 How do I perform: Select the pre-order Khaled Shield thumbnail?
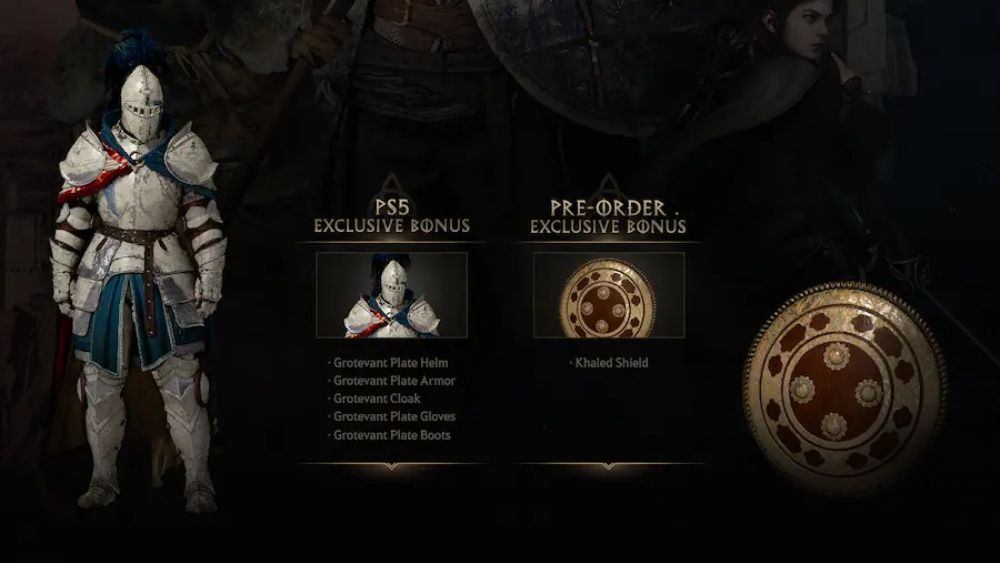pos(608,294)
